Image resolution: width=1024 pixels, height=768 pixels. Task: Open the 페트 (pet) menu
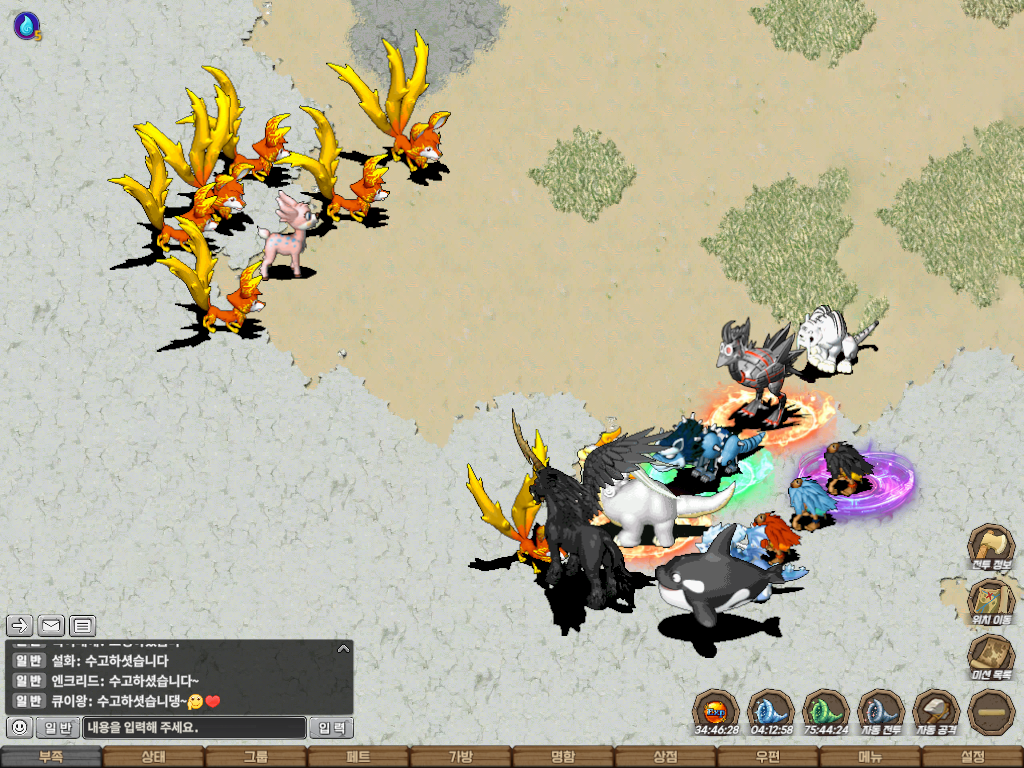358,757
